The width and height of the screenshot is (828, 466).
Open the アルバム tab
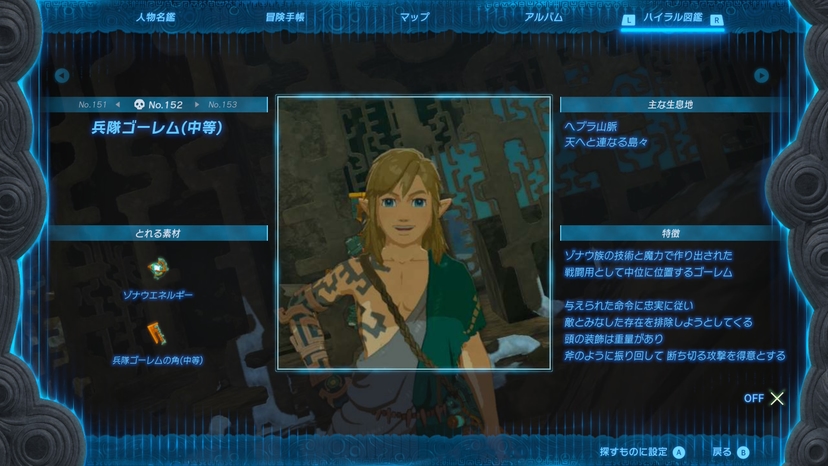tap(543, 17)
